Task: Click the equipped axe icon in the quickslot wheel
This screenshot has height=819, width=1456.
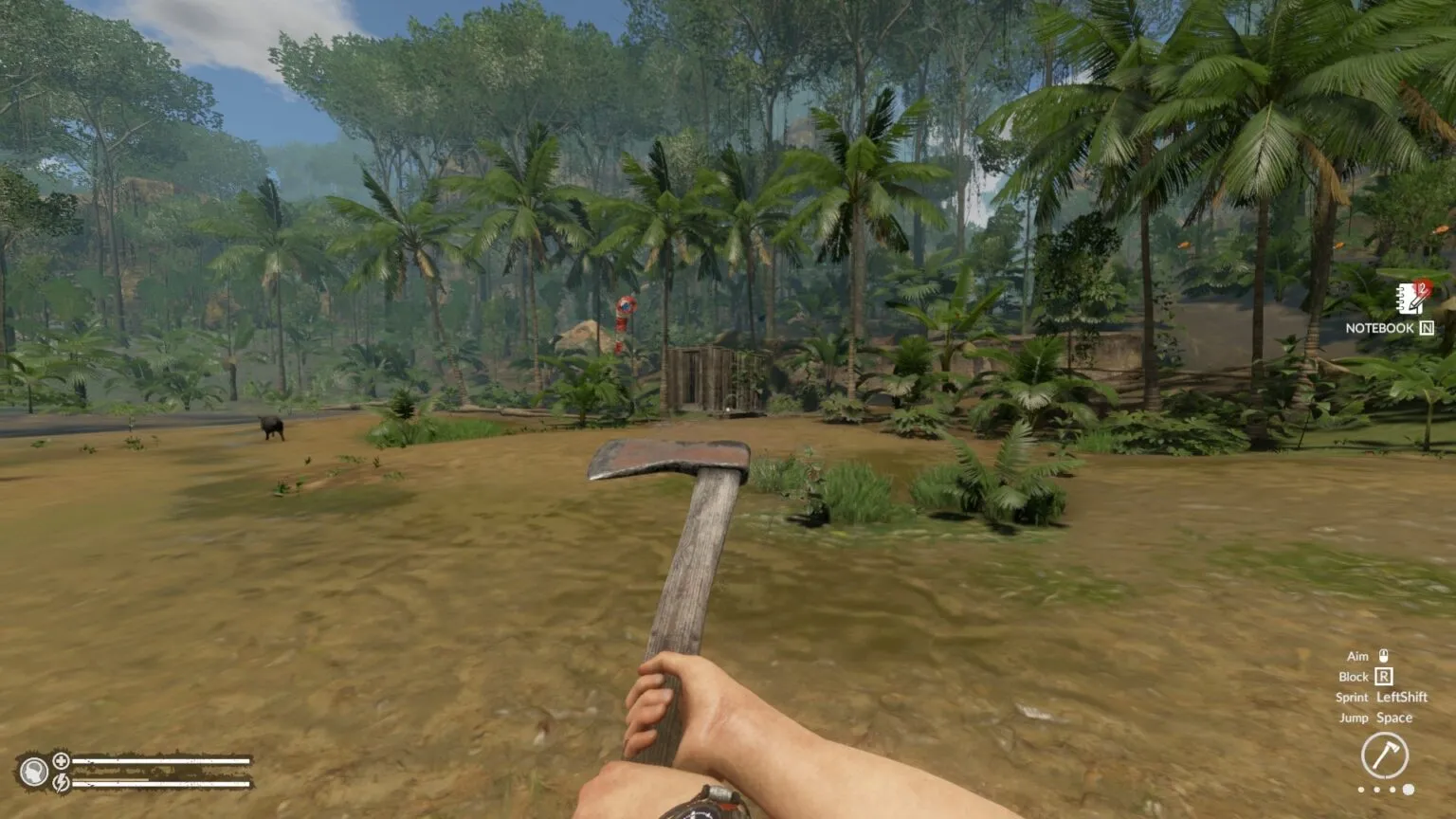Action: [x=1387, y=755]
